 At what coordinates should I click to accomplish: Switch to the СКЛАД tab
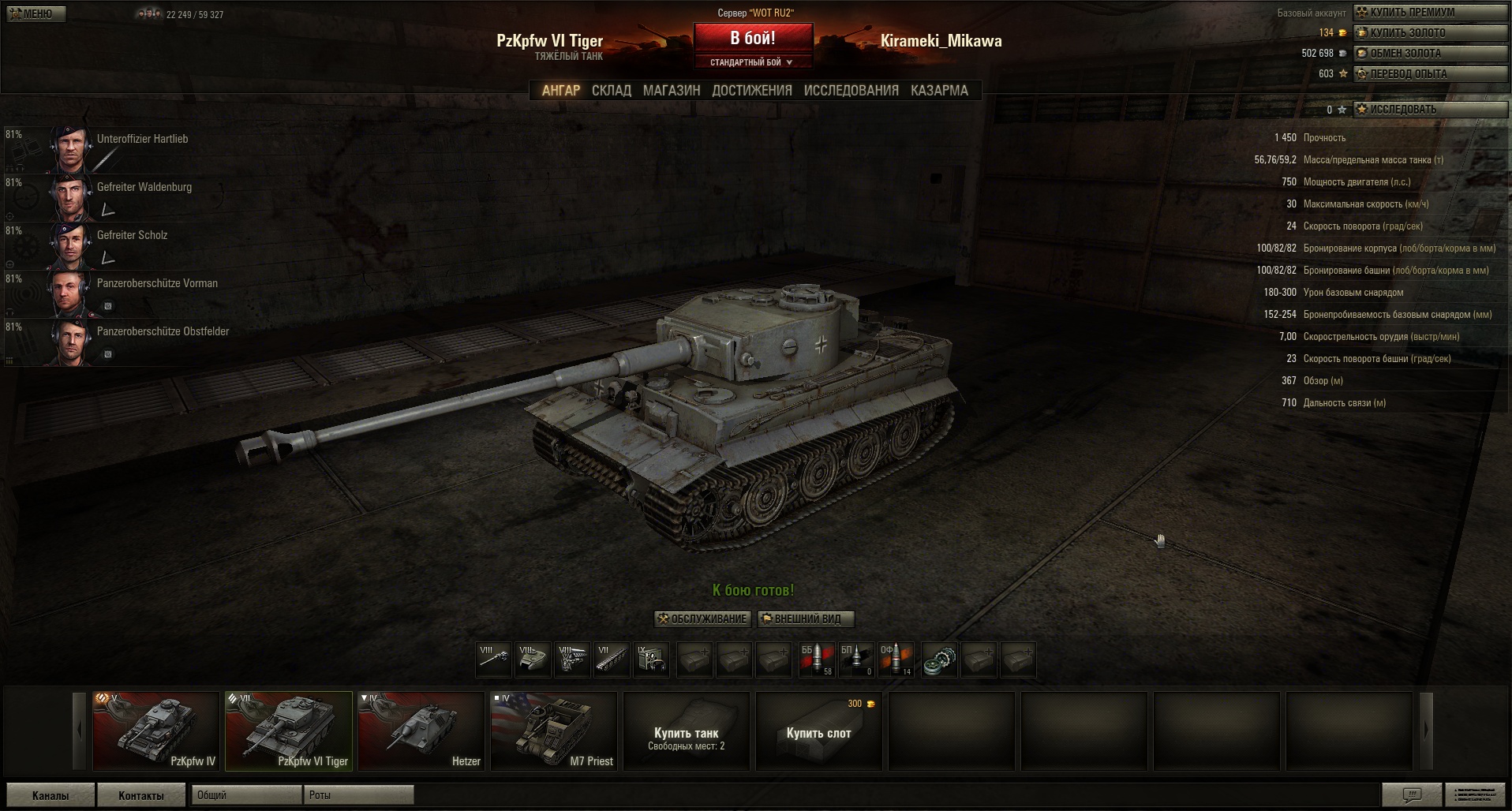pyautogui.click(x=612, y=91)
